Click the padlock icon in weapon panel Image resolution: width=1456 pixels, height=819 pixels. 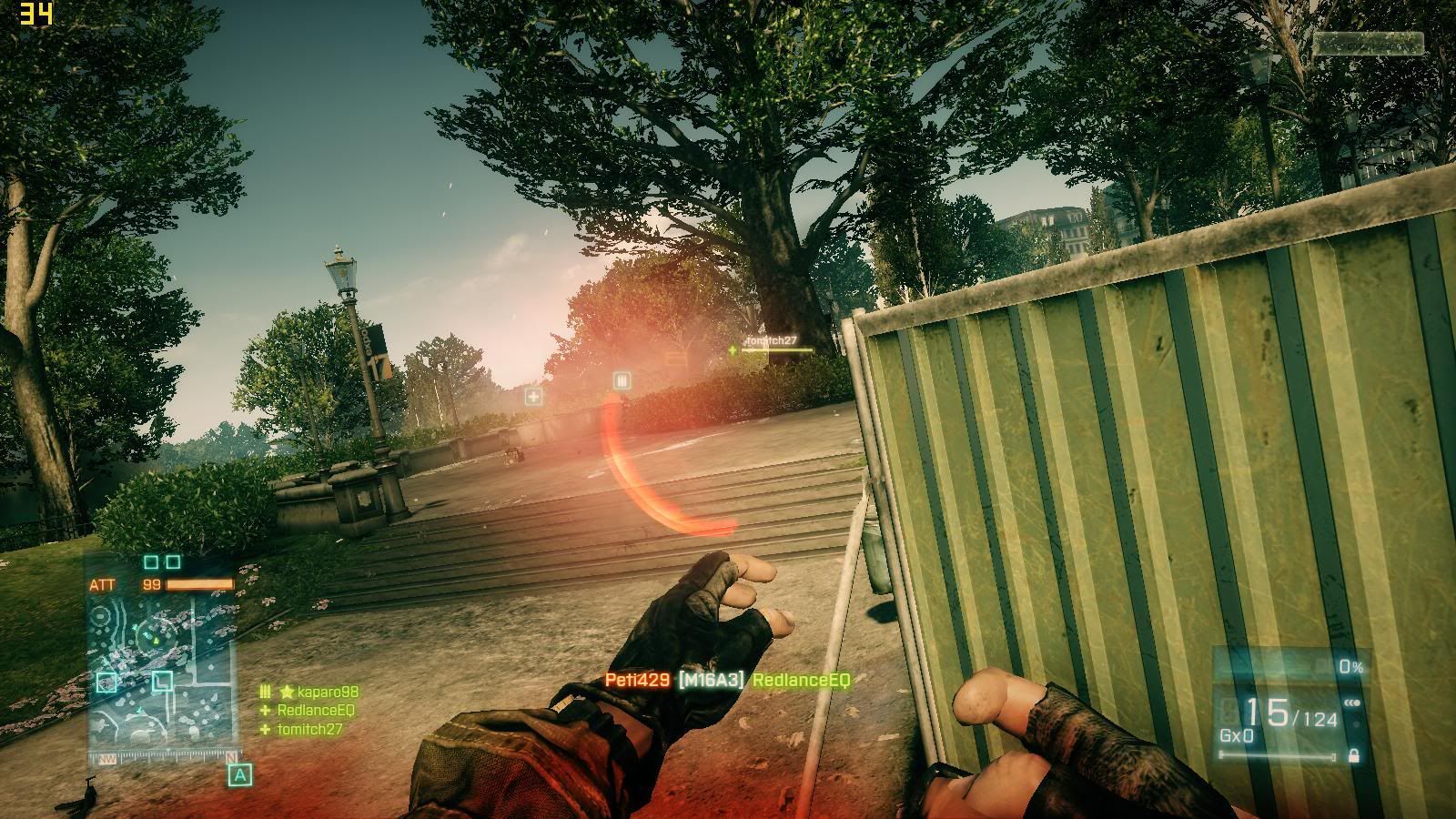click(1353, 755)
